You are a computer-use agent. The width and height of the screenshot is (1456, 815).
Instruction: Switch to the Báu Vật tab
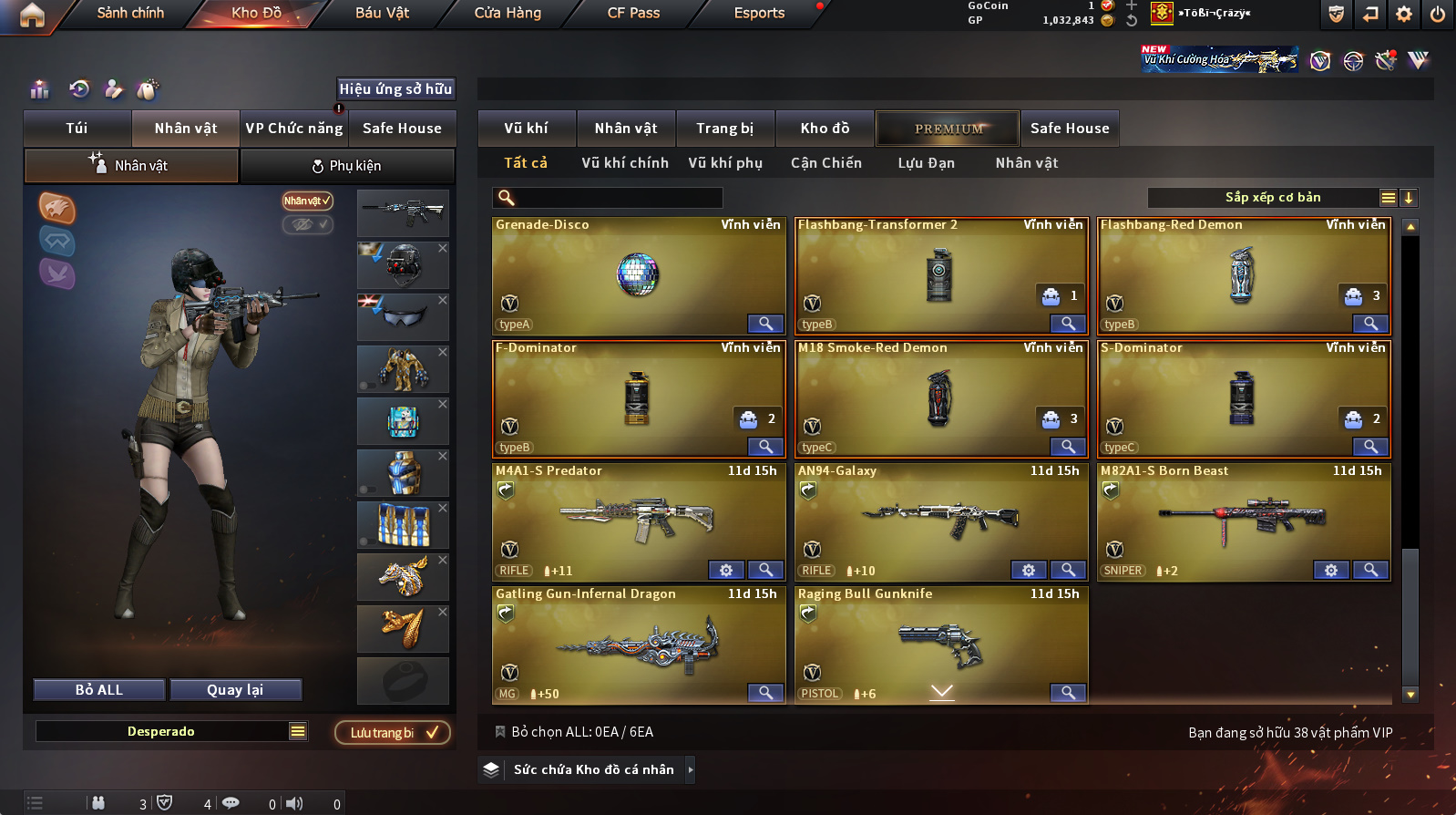pos(382,13)
